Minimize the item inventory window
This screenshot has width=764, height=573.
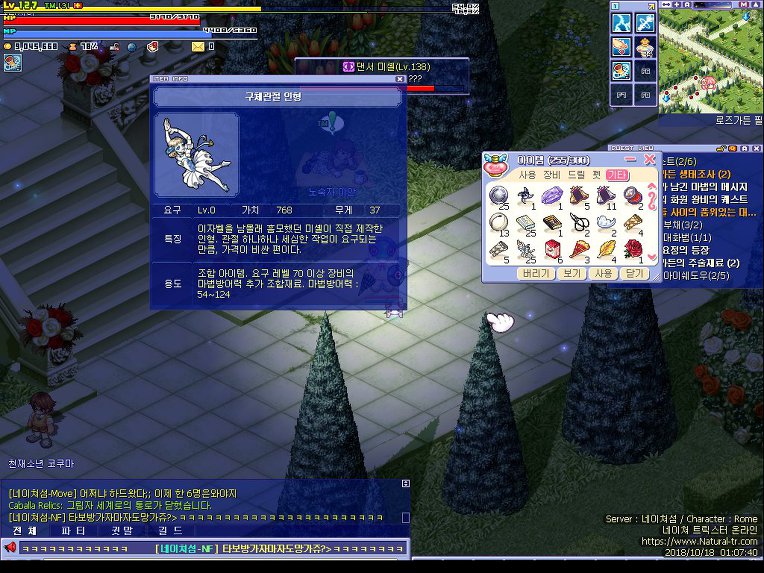(631, 160)
